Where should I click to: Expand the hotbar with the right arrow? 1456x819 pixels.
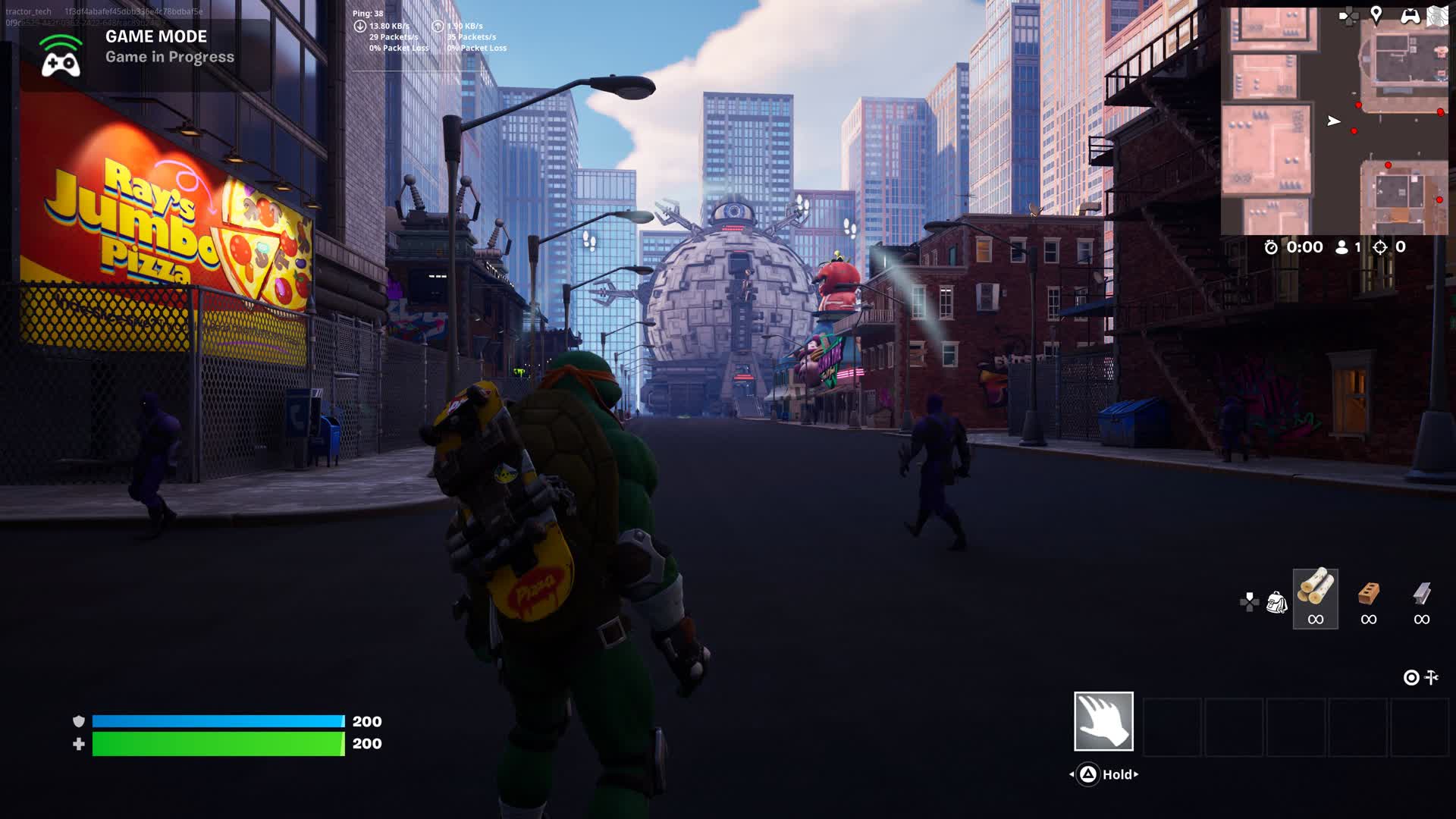[x=1136, y=774]
